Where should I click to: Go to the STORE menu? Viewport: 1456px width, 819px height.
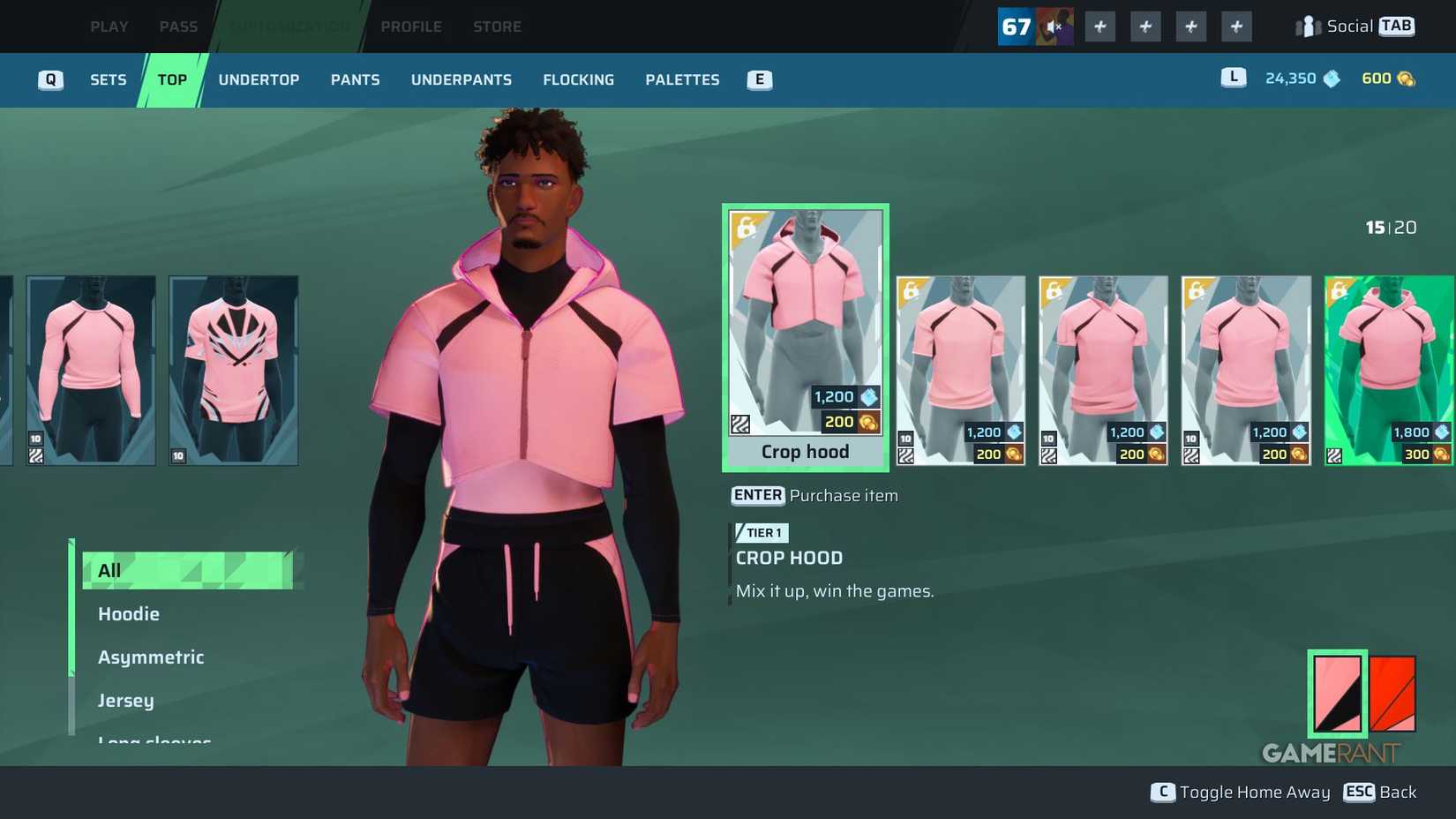[x=497, y=26]
